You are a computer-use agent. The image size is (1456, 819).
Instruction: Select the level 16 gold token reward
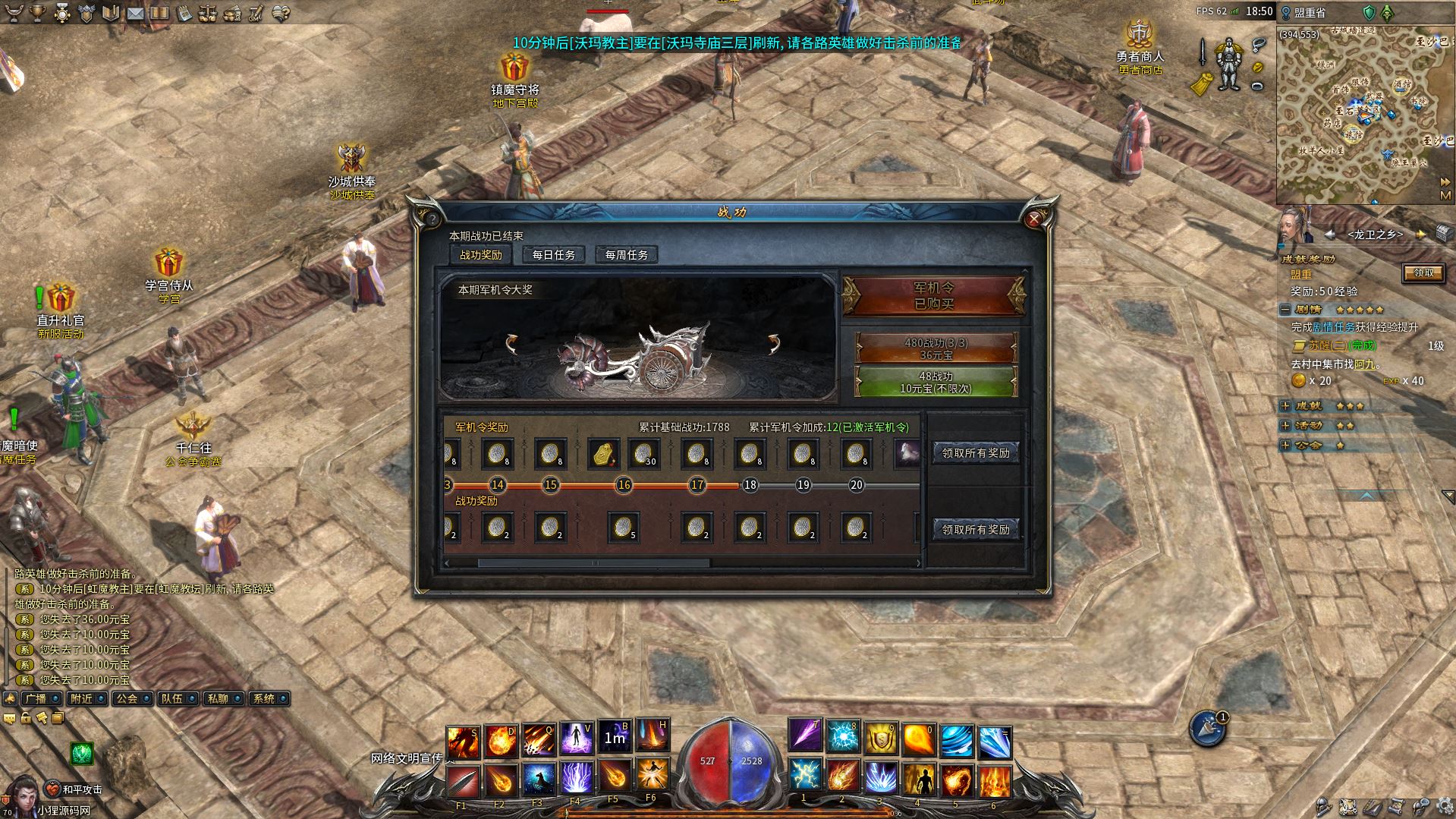[603, 454]
